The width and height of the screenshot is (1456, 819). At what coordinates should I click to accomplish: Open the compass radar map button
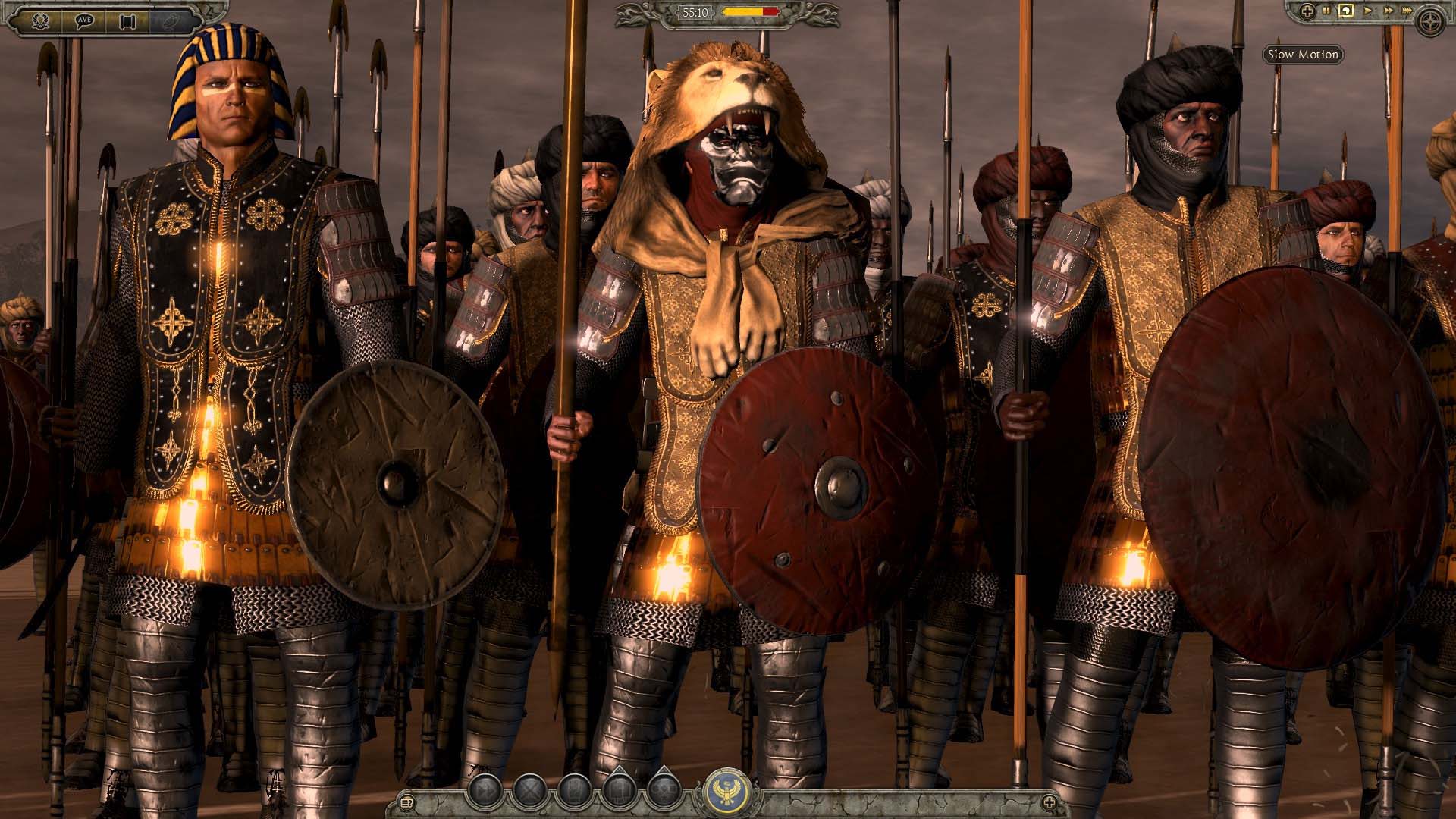click(1430, 20)
